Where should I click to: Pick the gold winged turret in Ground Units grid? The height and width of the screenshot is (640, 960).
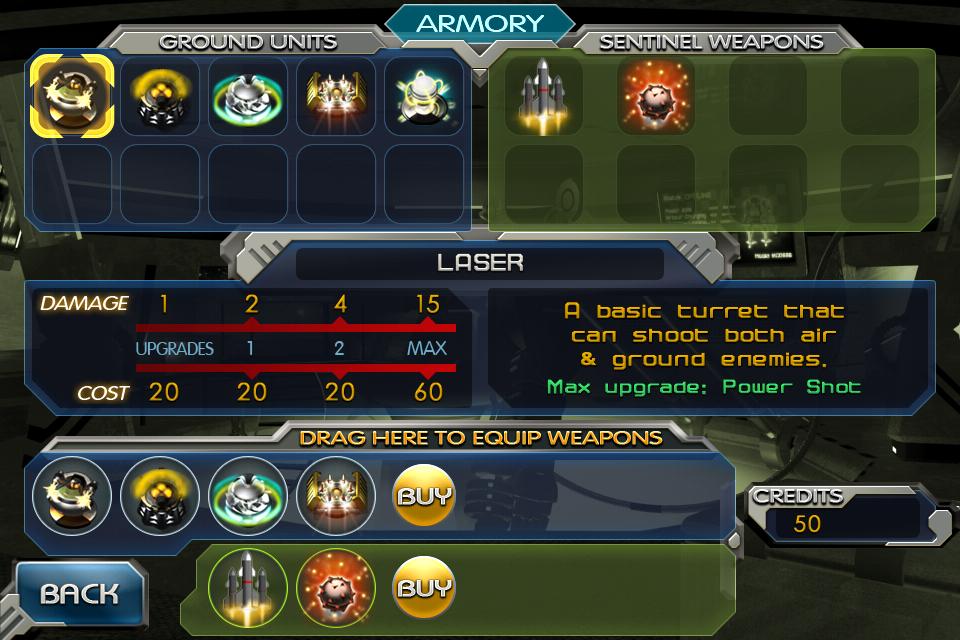click(x=335, y=95)
